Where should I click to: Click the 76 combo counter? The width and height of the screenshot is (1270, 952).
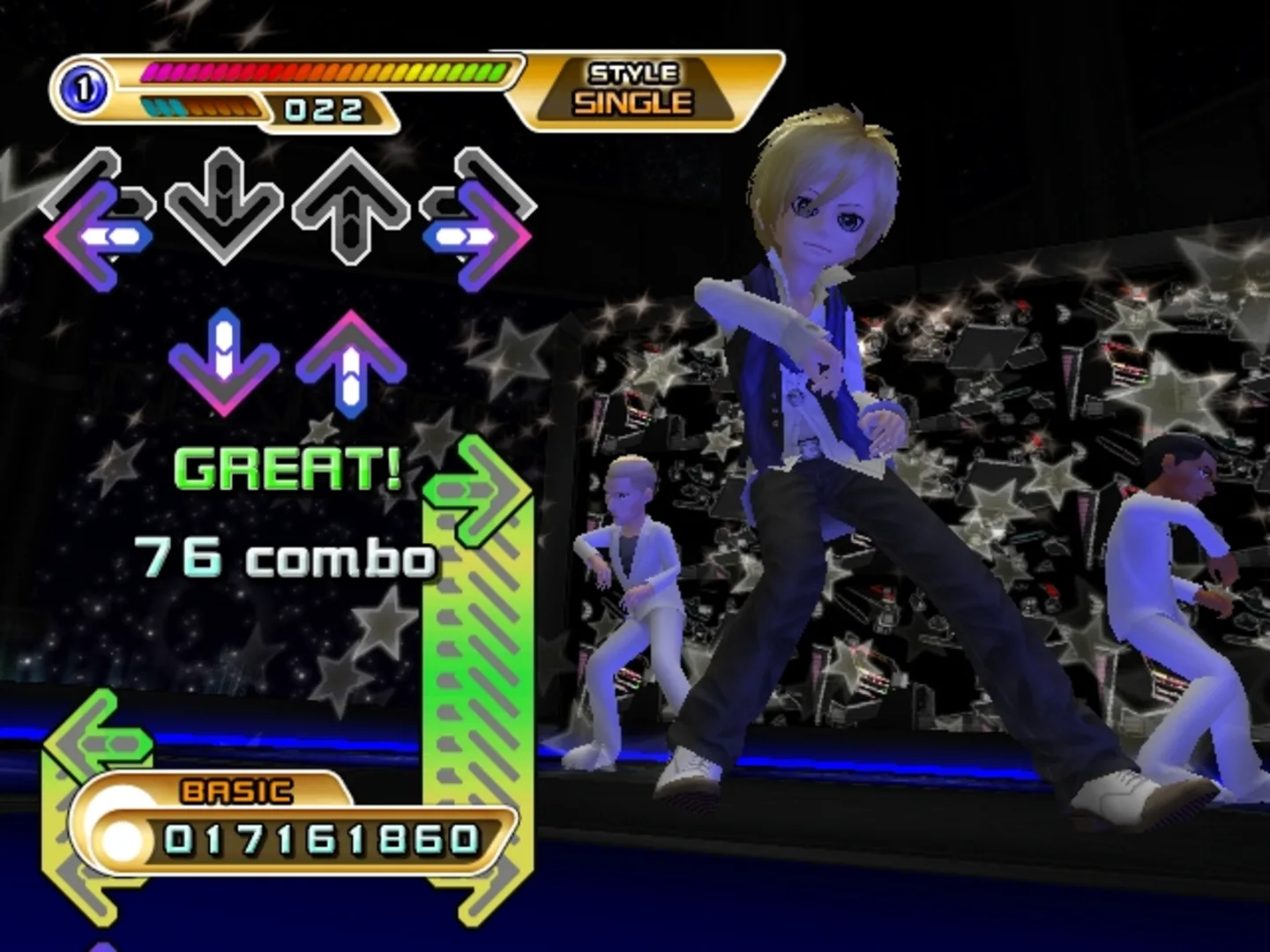282,555
